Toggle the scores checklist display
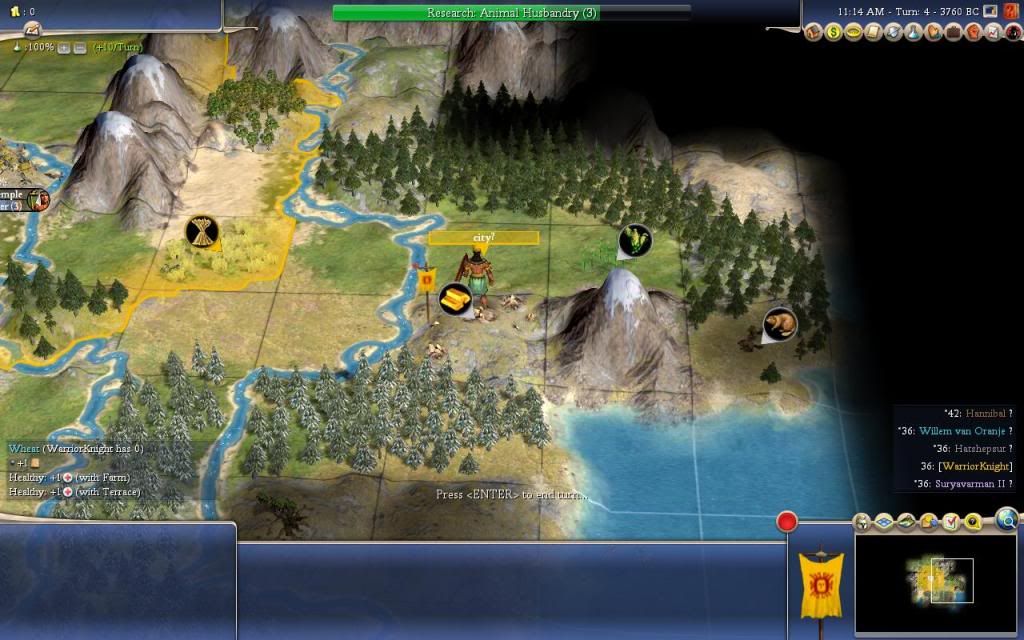The width and height of the screenshot is (1024, 640). click(950, 522)
